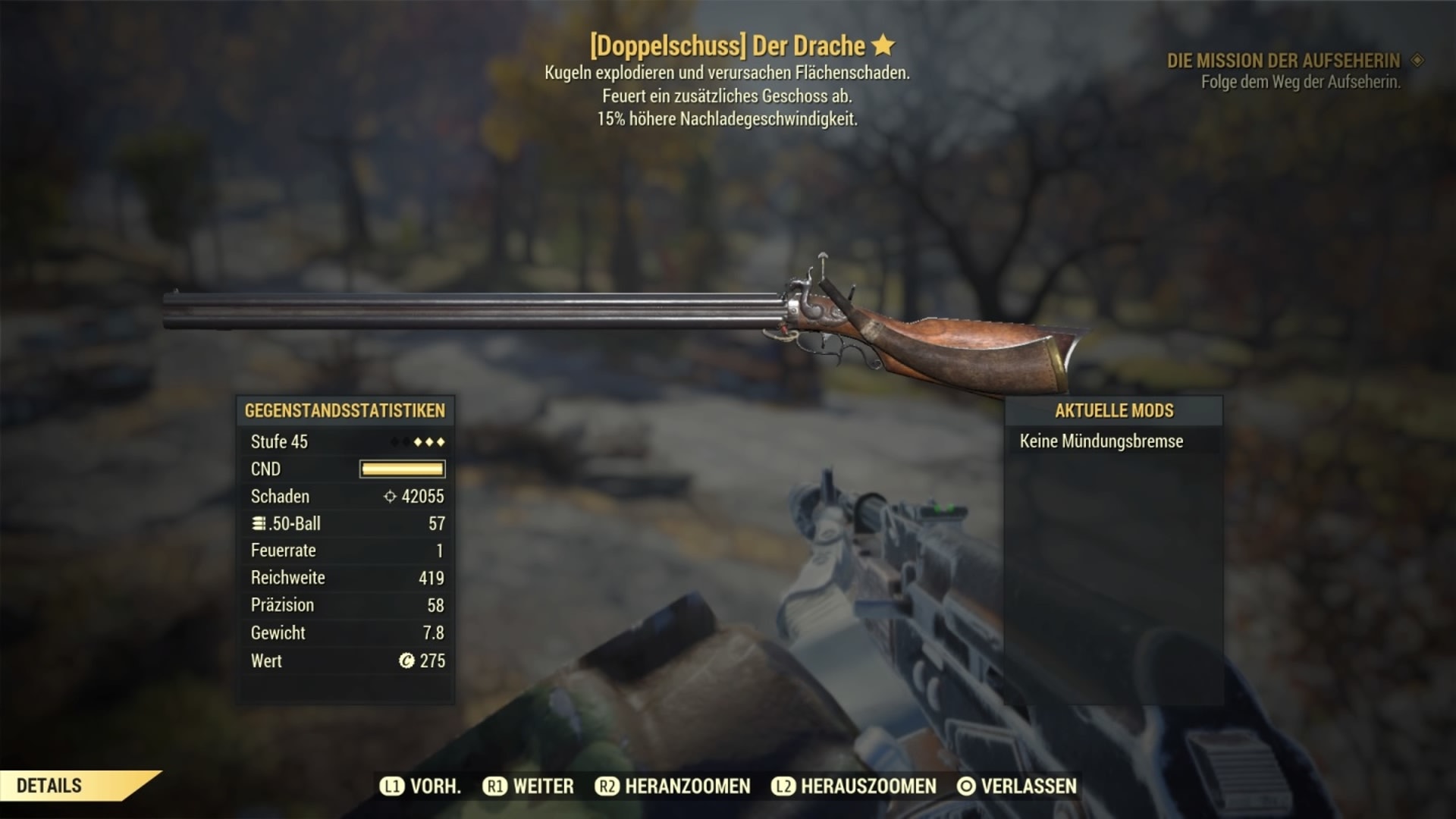Go to the previous item with VORH.
The image size is (1456, 819).
point(421,786)
